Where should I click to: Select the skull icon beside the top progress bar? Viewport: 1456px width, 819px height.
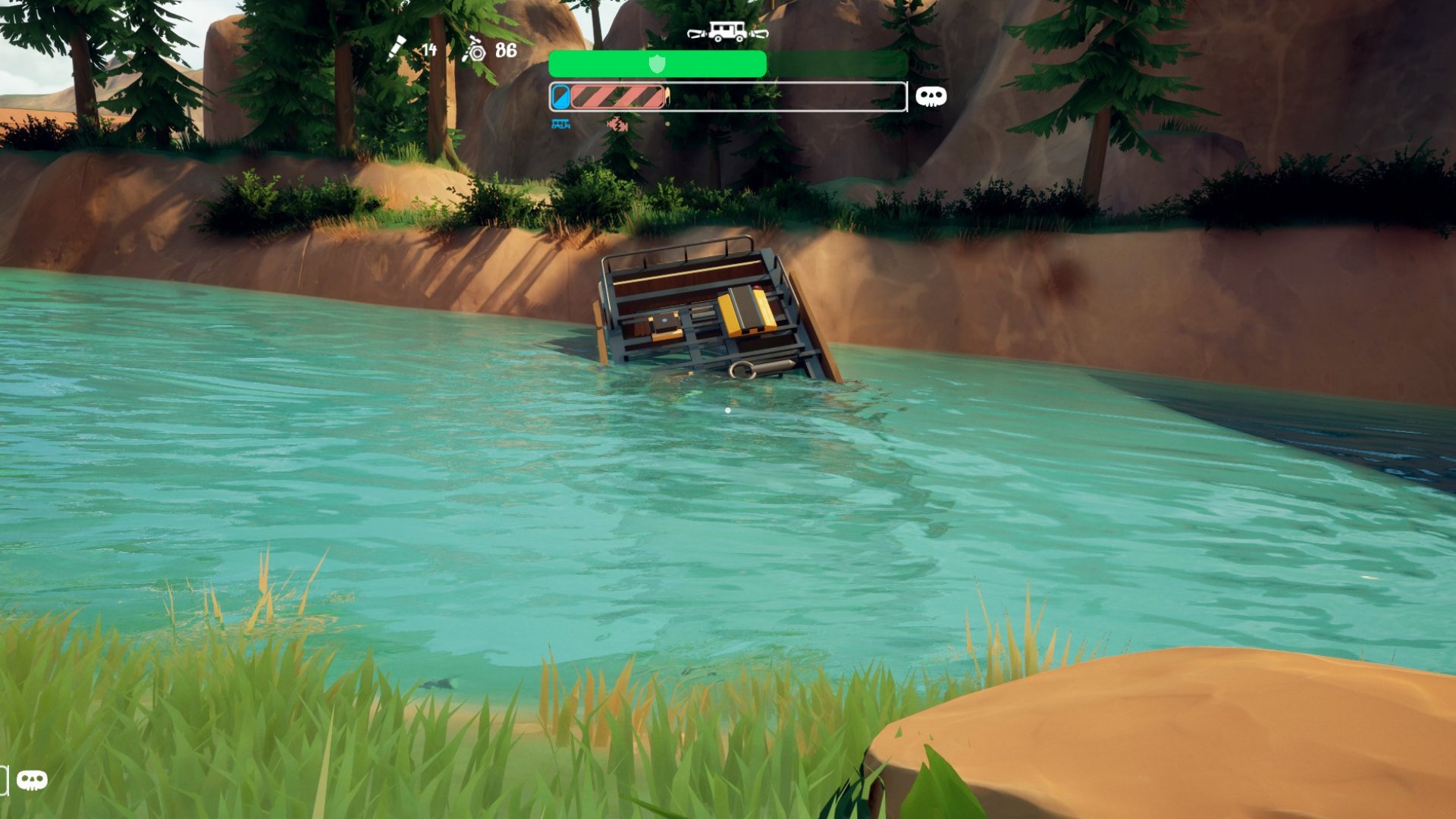(x=930, y=96)
